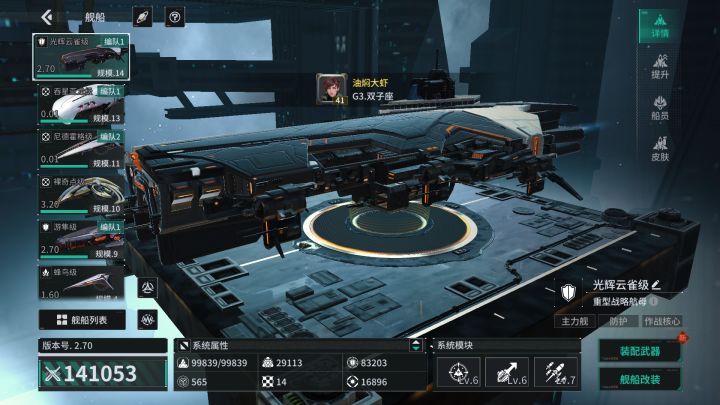The image size is (720, 405).
Task: Click the captain portrait 油焖大虾
Action: pyautogui.click(x=331, y=88)
